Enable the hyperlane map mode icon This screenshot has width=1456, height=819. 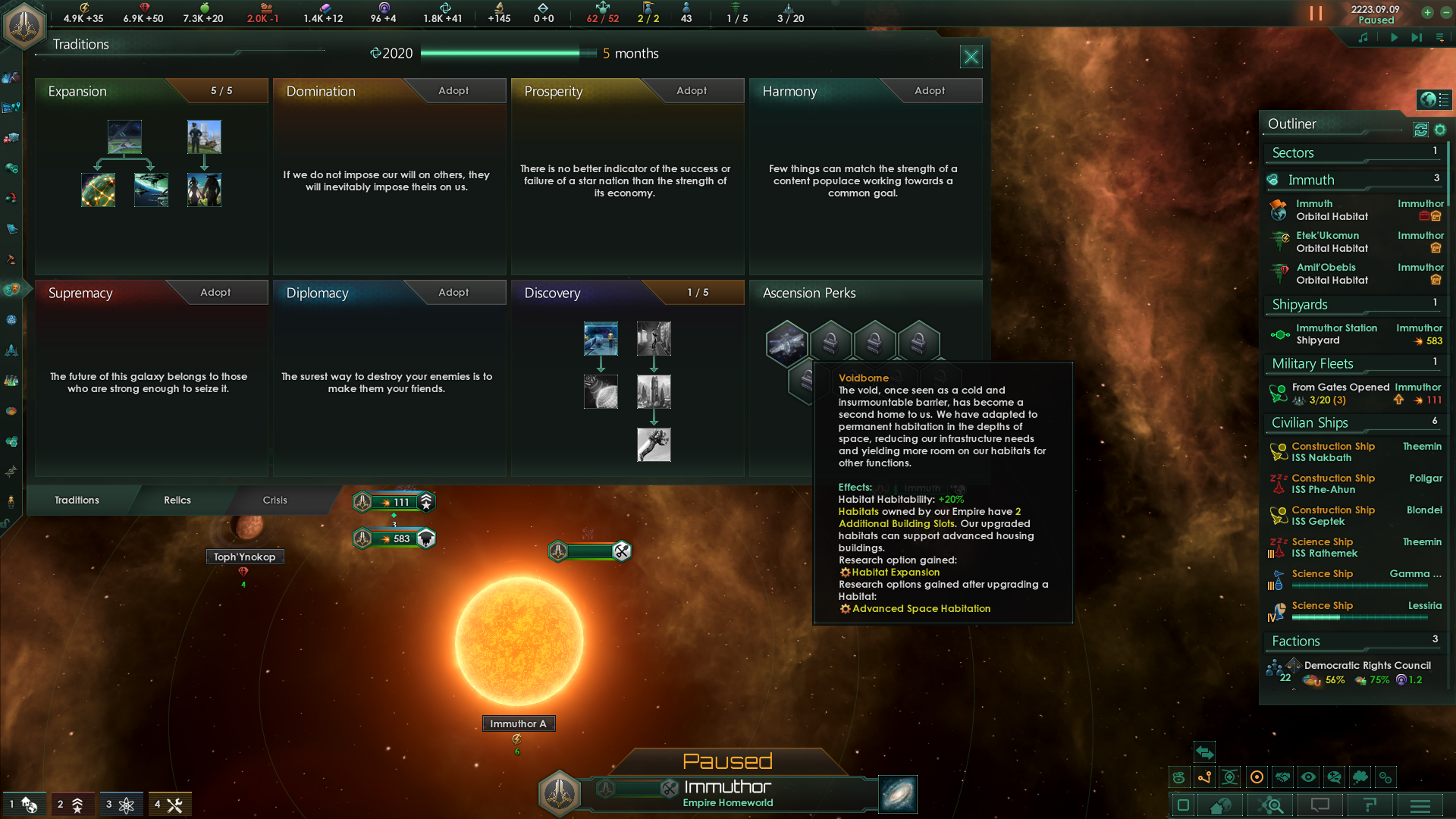(x=1205, y=777)
